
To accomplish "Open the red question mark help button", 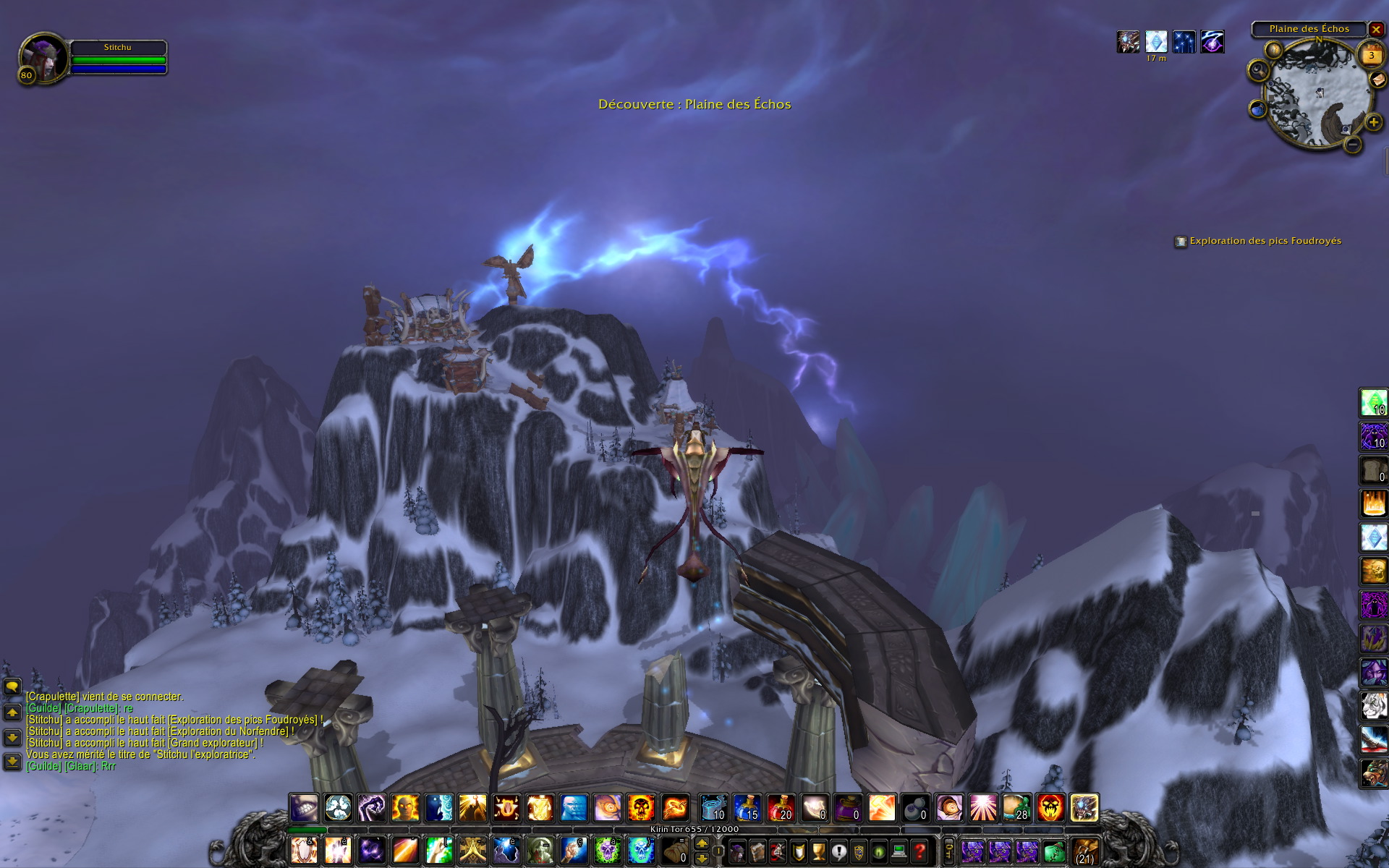I will click(x=919, y=851).
